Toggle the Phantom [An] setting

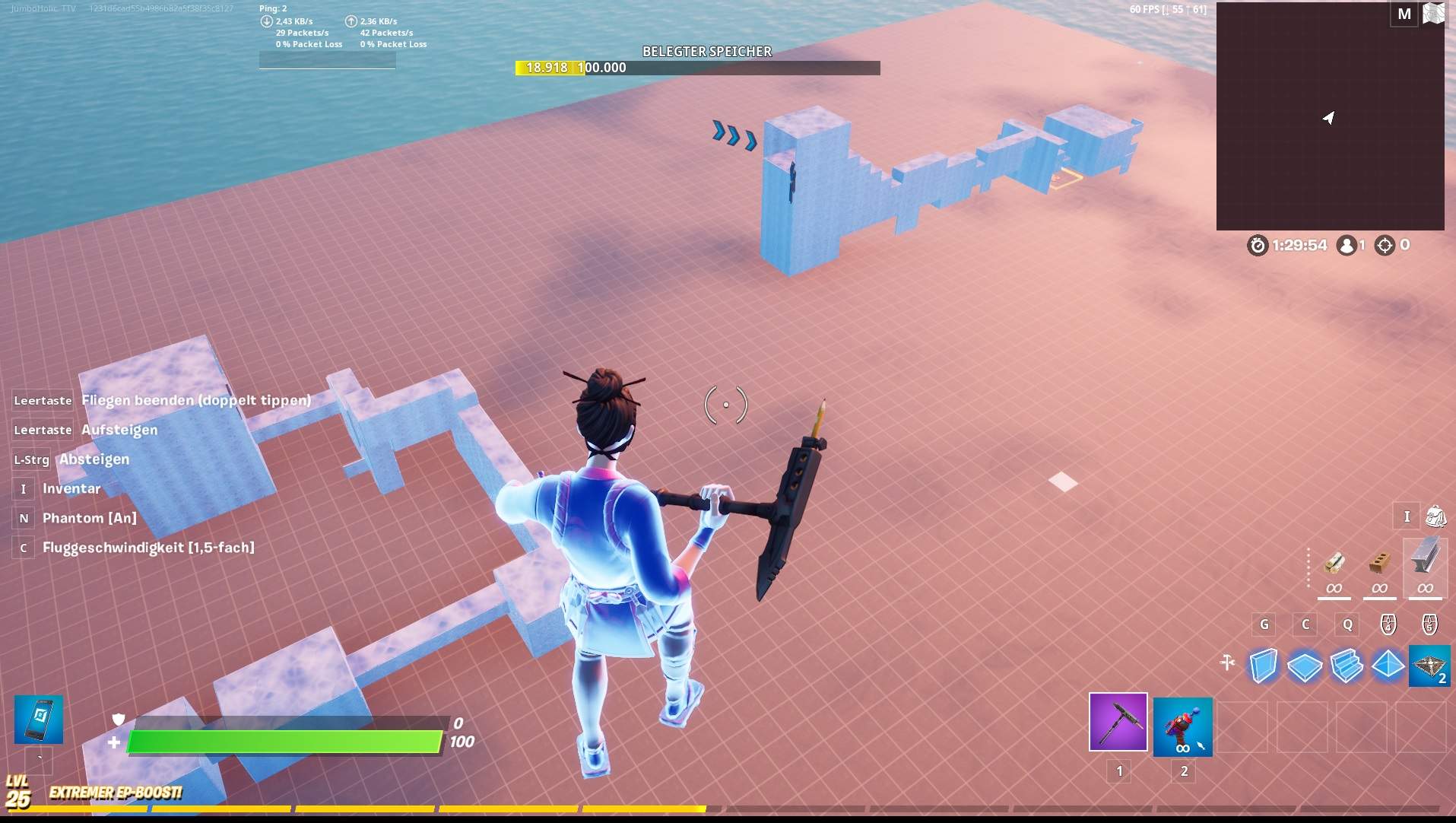tap(88, 517)
